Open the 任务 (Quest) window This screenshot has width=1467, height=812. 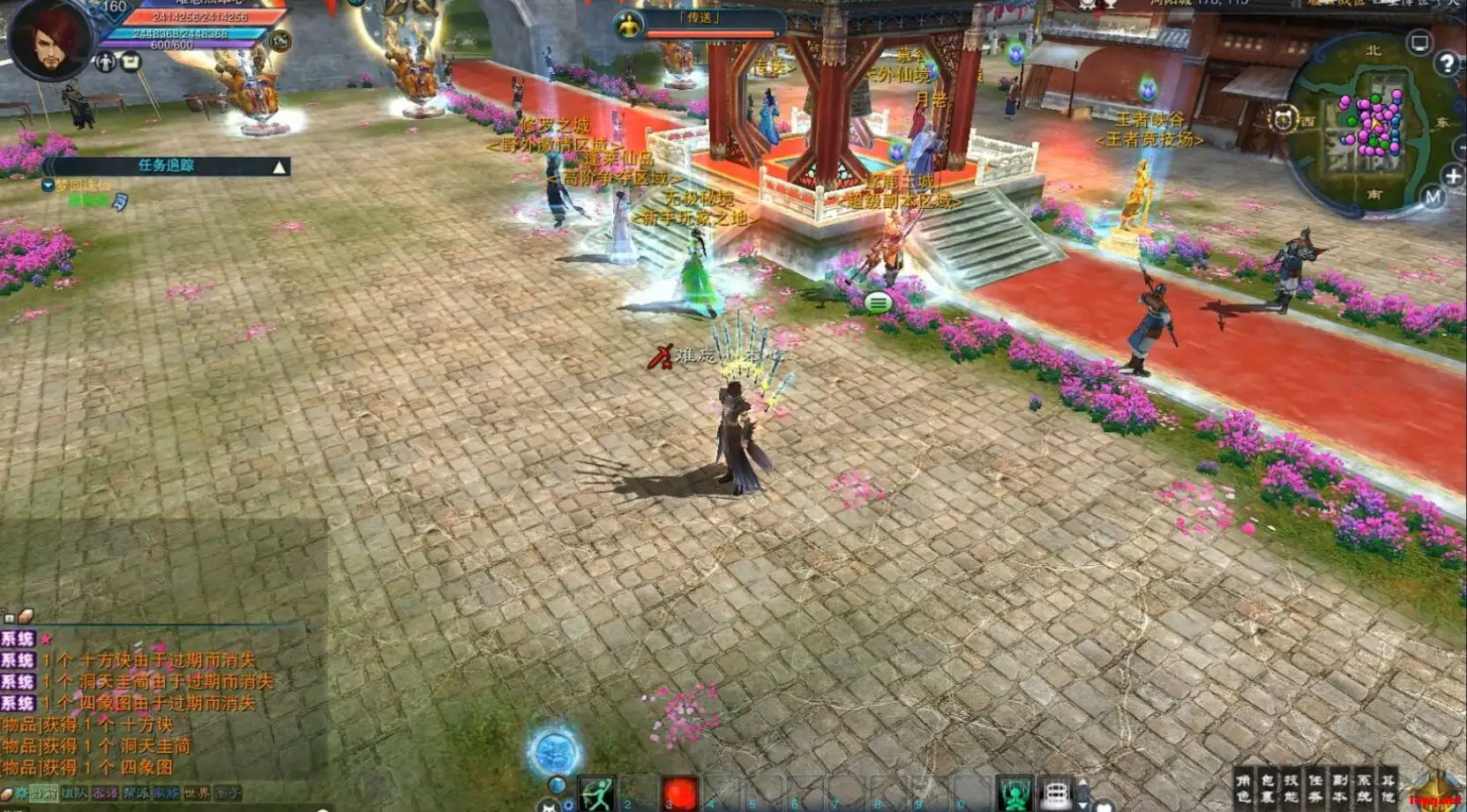coord(1315,788)
